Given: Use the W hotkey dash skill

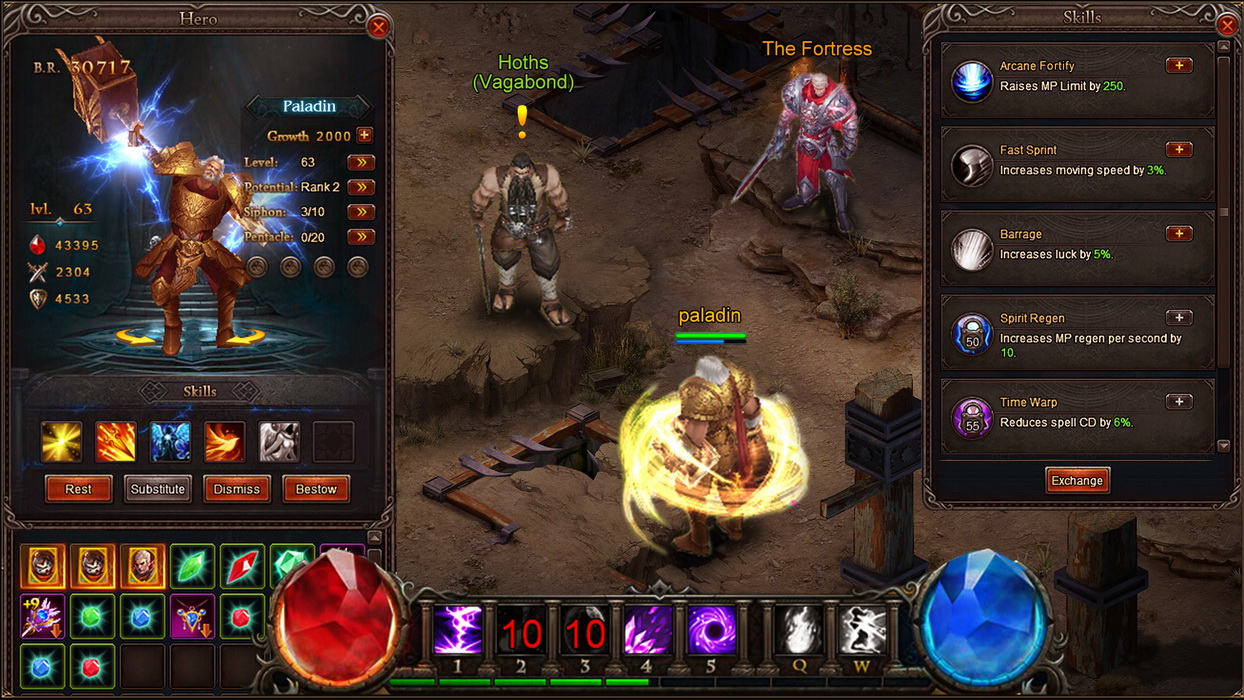Looking at the screenshot, I should click(862, 630).
